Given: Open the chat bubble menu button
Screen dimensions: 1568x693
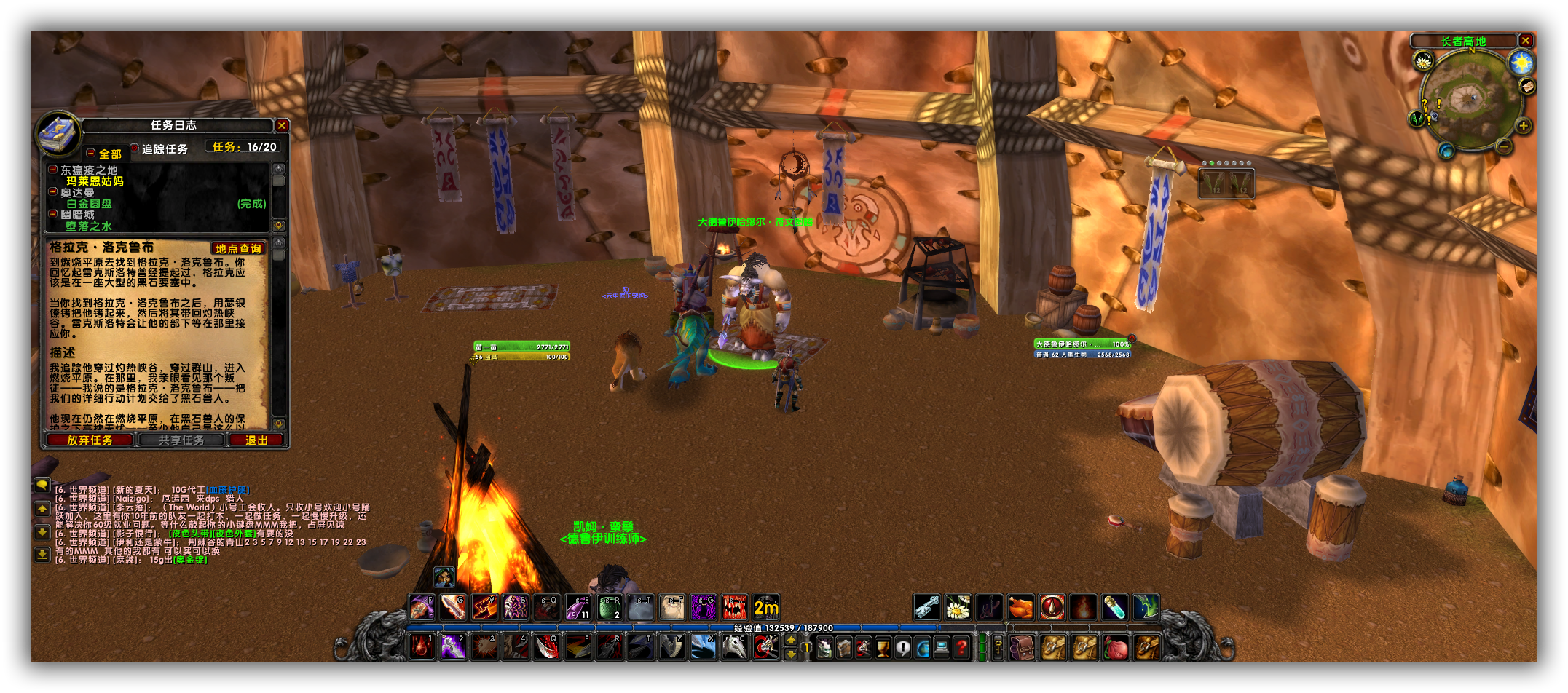Looking at the screenshot, I should (x=42, y=484).
